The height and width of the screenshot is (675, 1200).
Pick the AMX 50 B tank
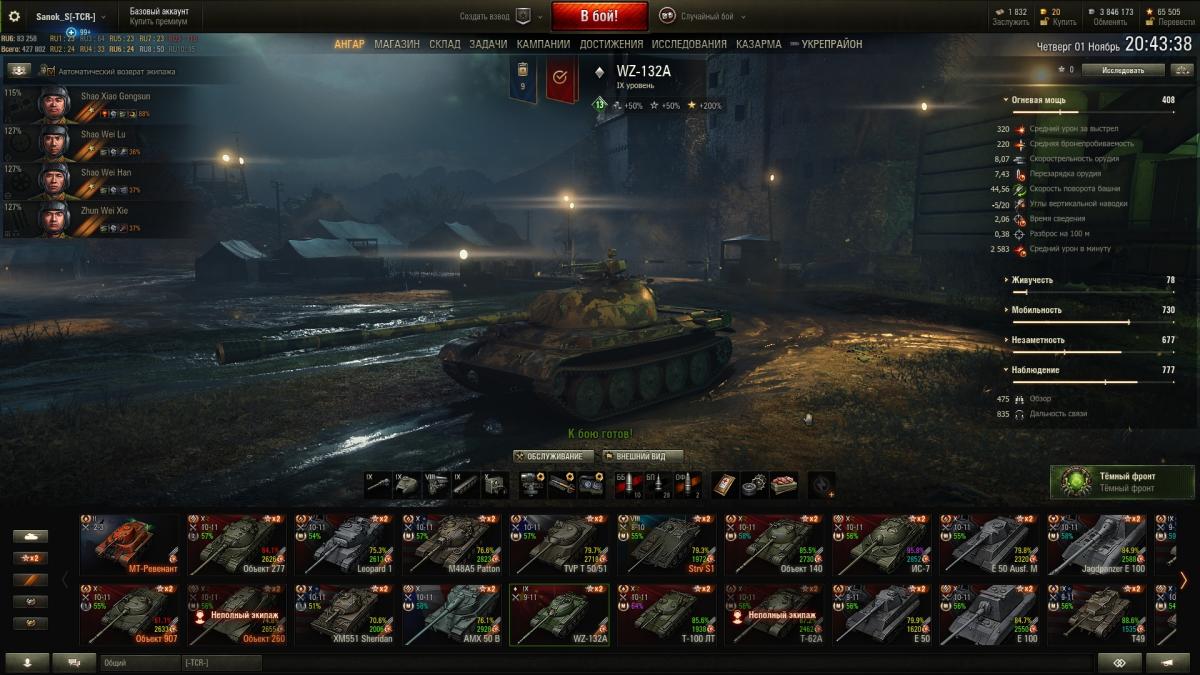coord(451,614)
